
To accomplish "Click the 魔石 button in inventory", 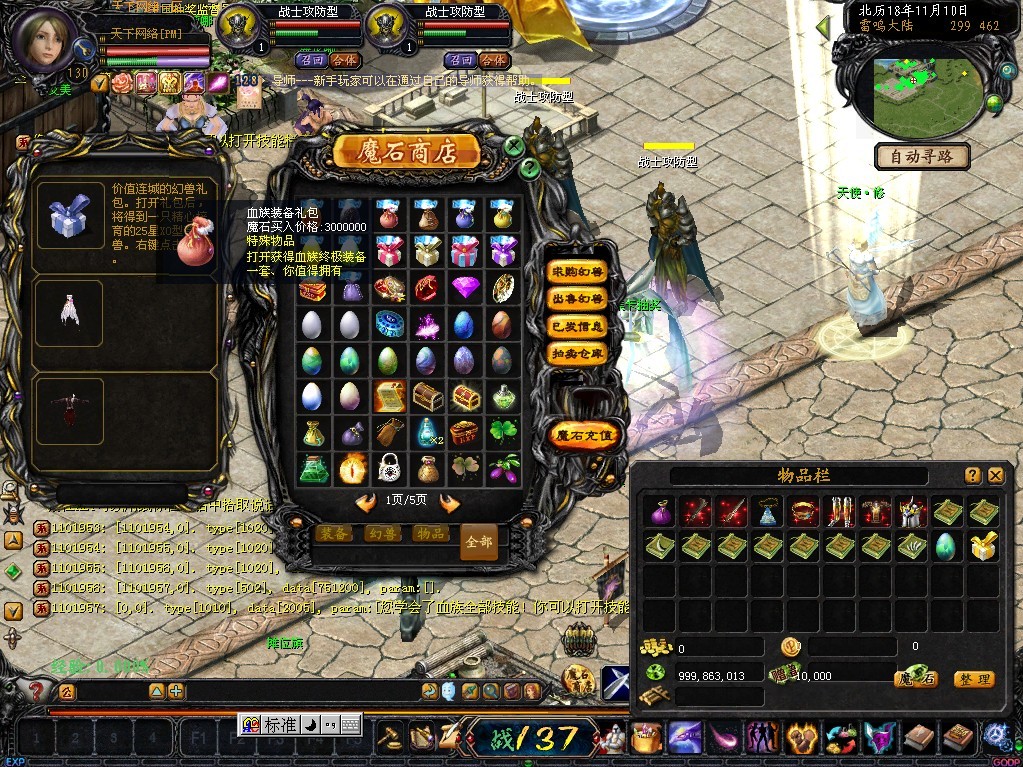I will click(x=915, y=679).
